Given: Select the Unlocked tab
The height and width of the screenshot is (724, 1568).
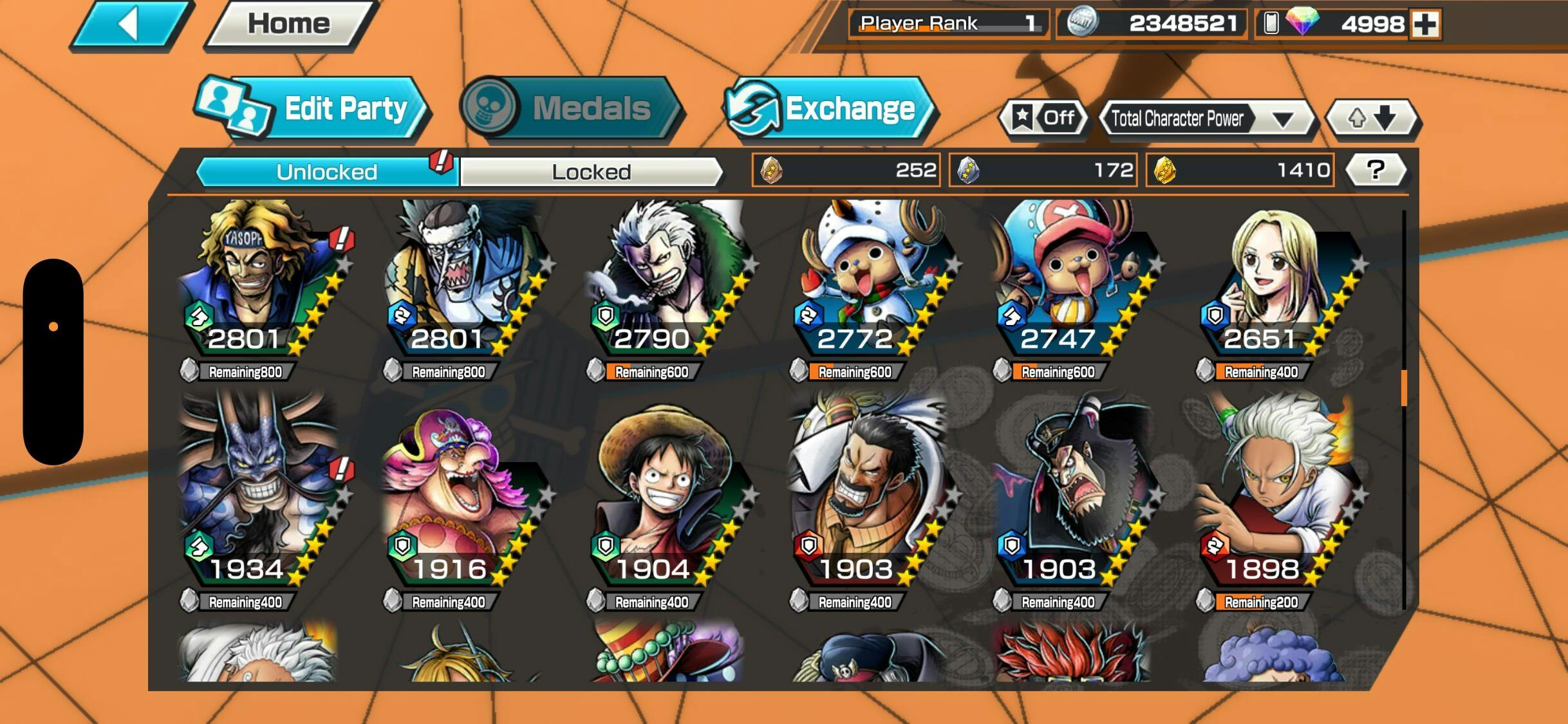Looking at the screenshot, I should [x=326, y=172].
